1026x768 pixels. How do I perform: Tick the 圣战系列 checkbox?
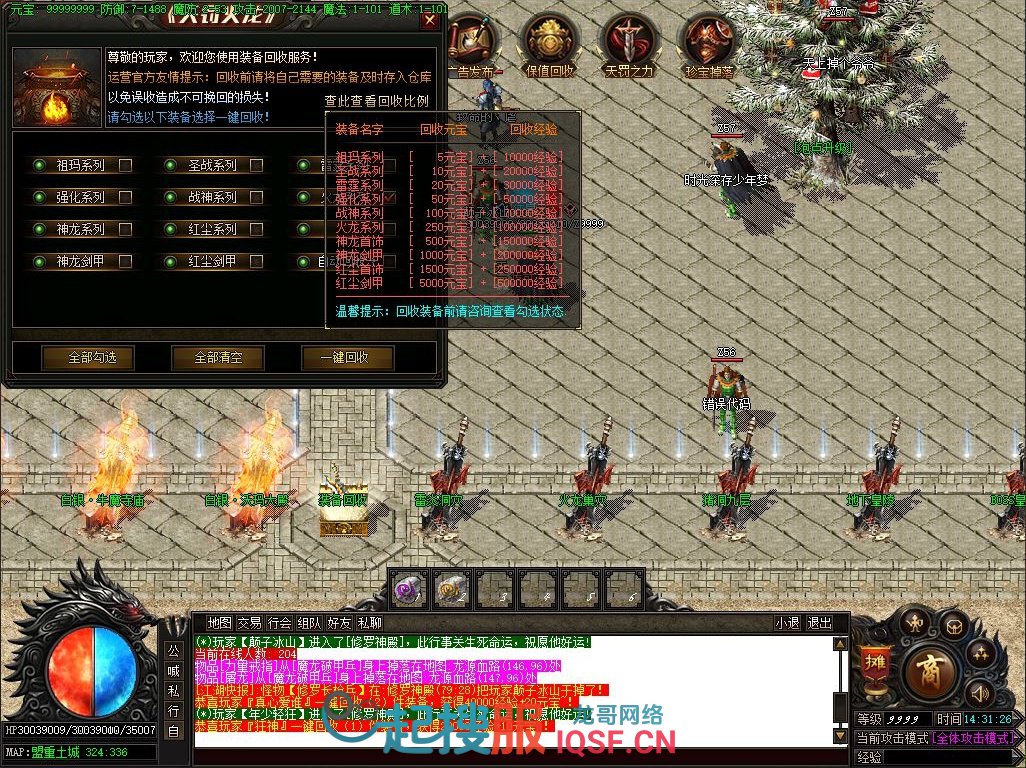coord(257,166)
